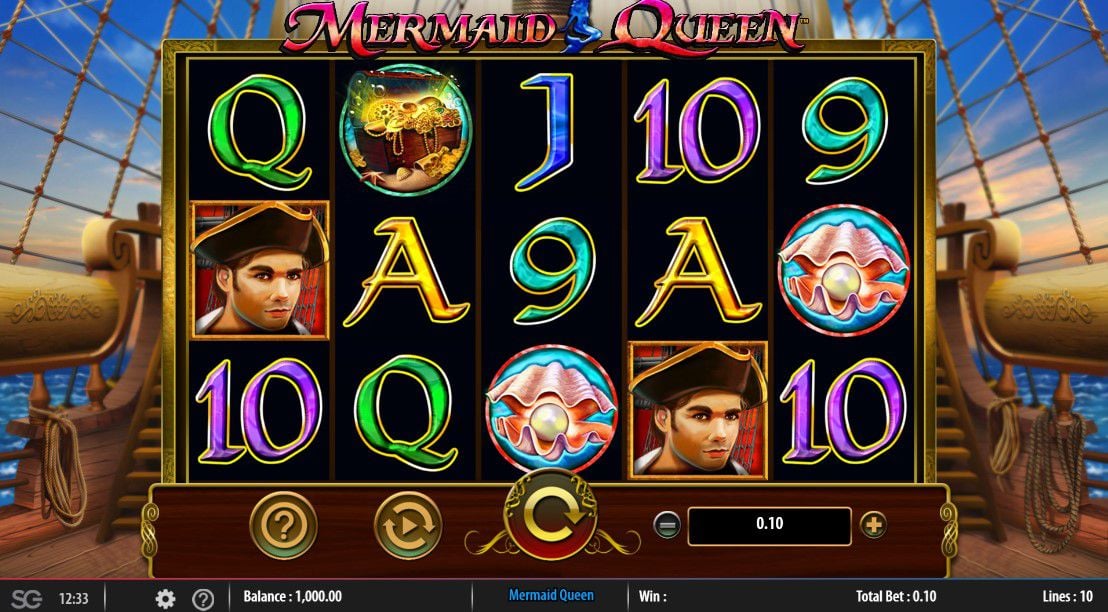The image size is (1108, 612).
Task: Show help from the bottom bar question mark
Action: [x=202, y=598]
